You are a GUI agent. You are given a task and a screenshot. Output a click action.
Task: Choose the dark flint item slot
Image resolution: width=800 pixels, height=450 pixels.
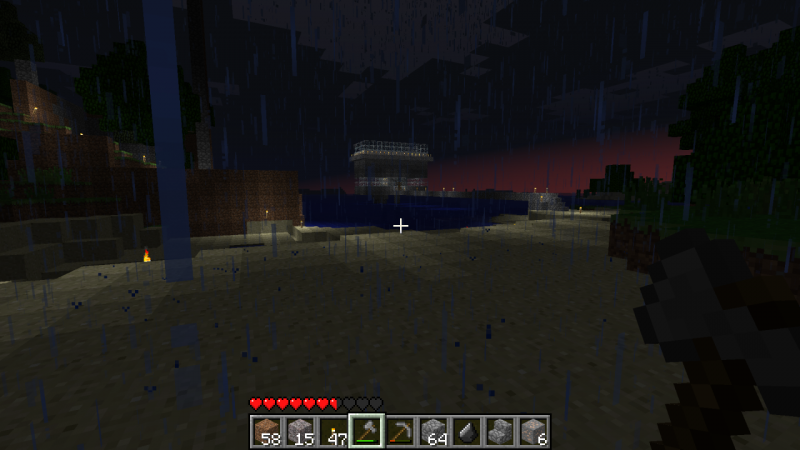click(x=467, y=430)
